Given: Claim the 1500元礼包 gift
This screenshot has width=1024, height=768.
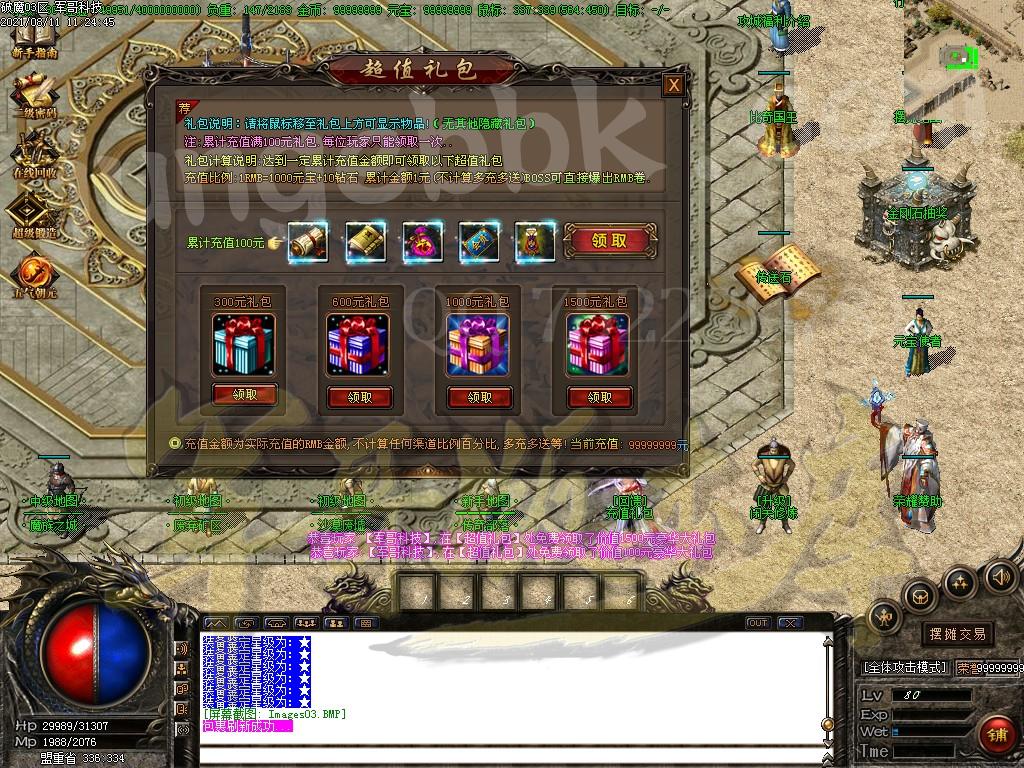Looking at the screenshot, I should [x=599, y=397].
